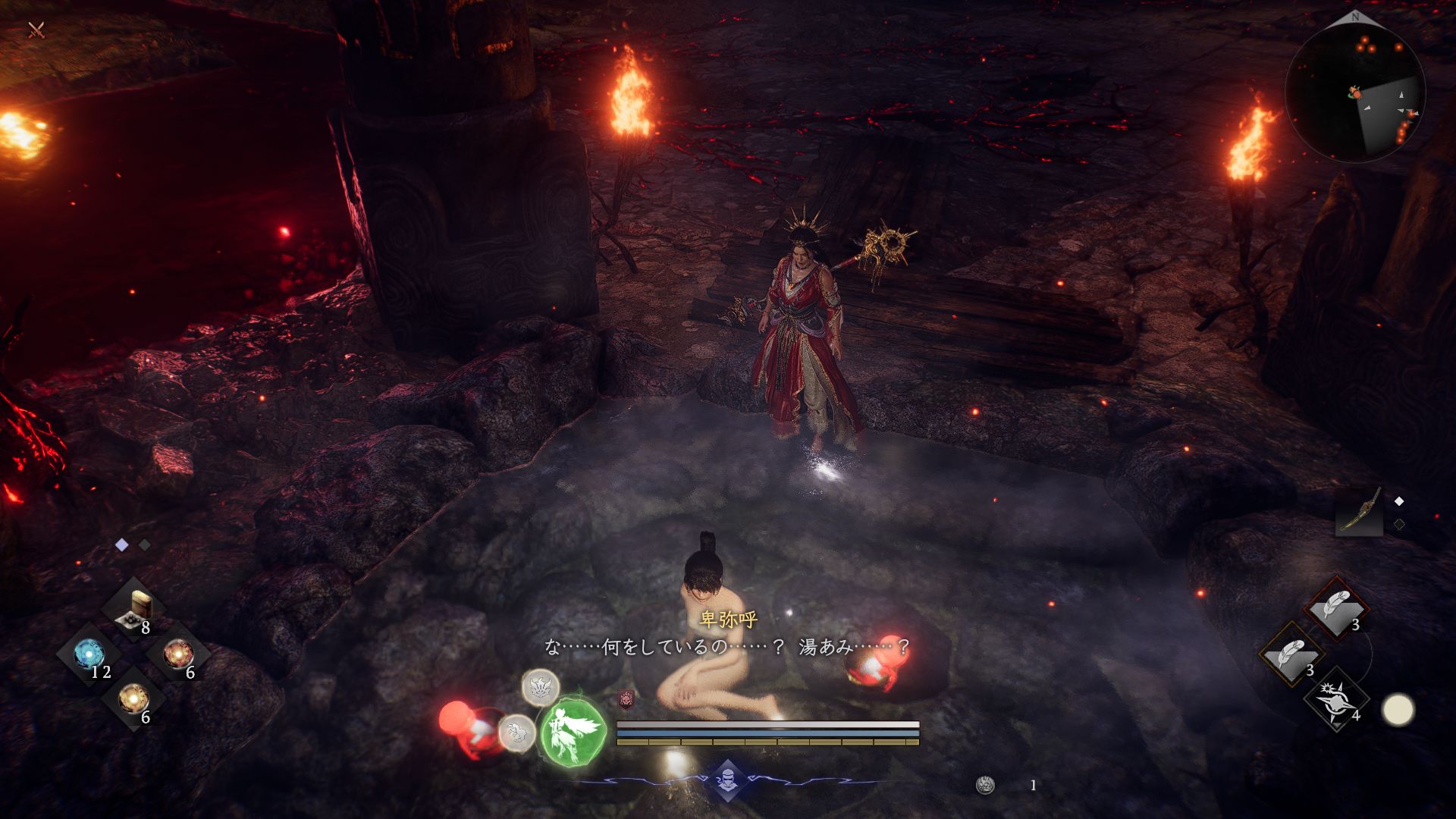Select the medicine box item slot
This screenshot has height=819, width=1456.
136,609
